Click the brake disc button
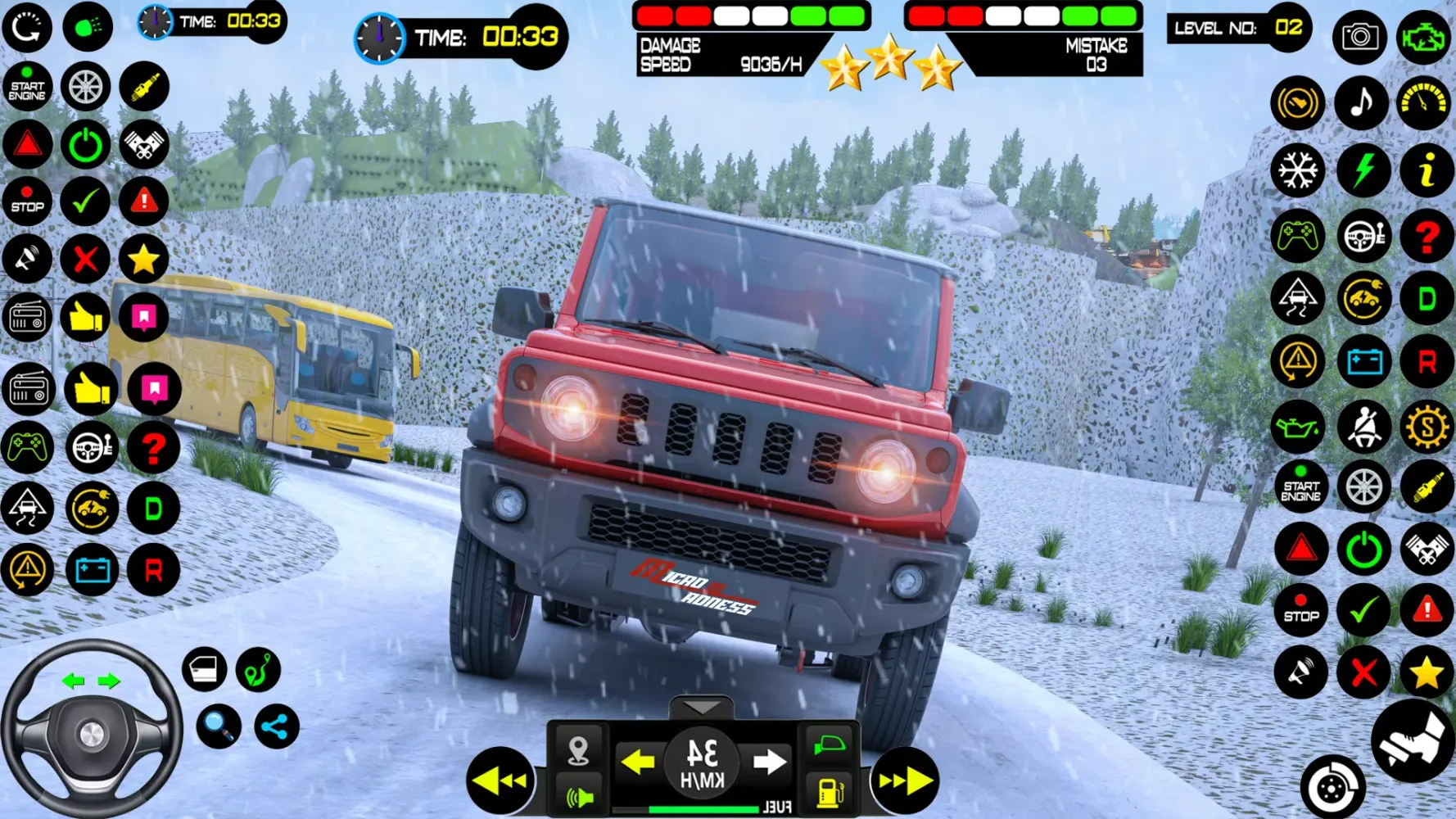The width and height of the screenshot is (1456, 819). 1332,788
